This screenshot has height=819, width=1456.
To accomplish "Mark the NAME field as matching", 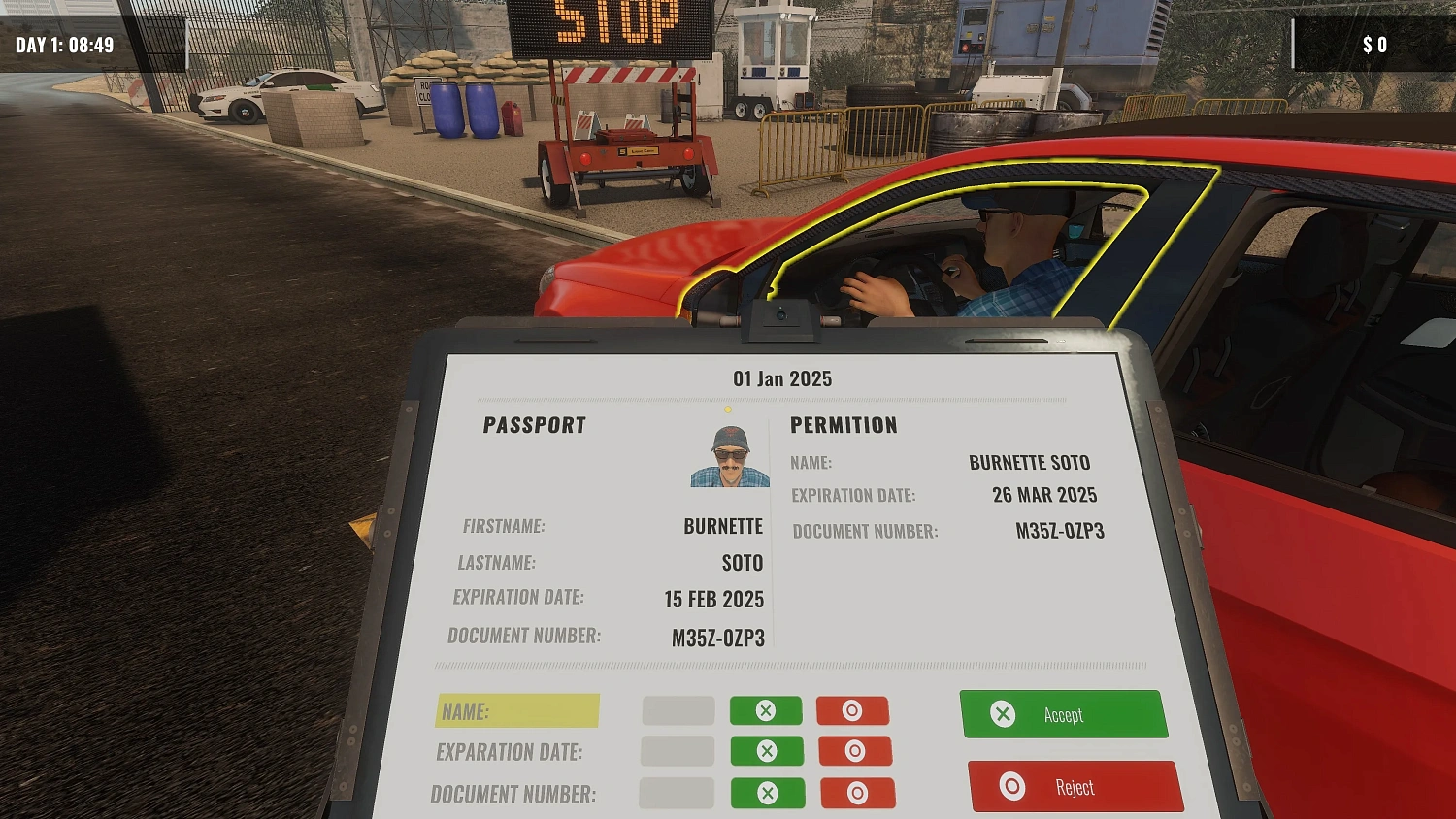I will (766, 709).
